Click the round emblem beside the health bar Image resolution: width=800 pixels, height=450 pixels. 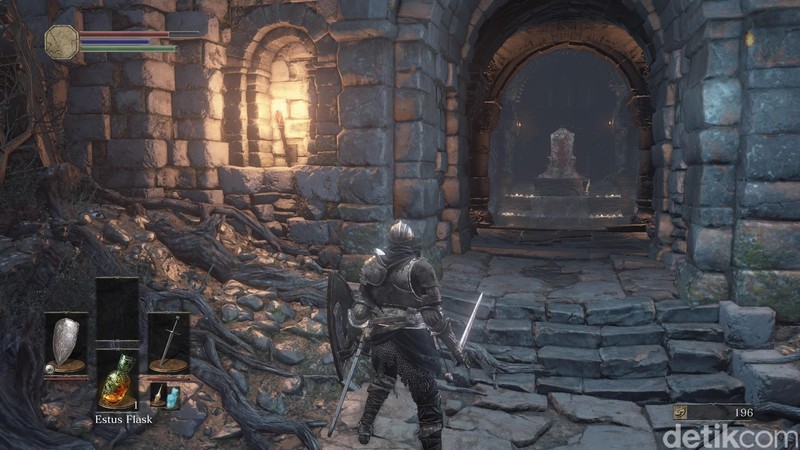pyautogui.click(x=62, y=41)
